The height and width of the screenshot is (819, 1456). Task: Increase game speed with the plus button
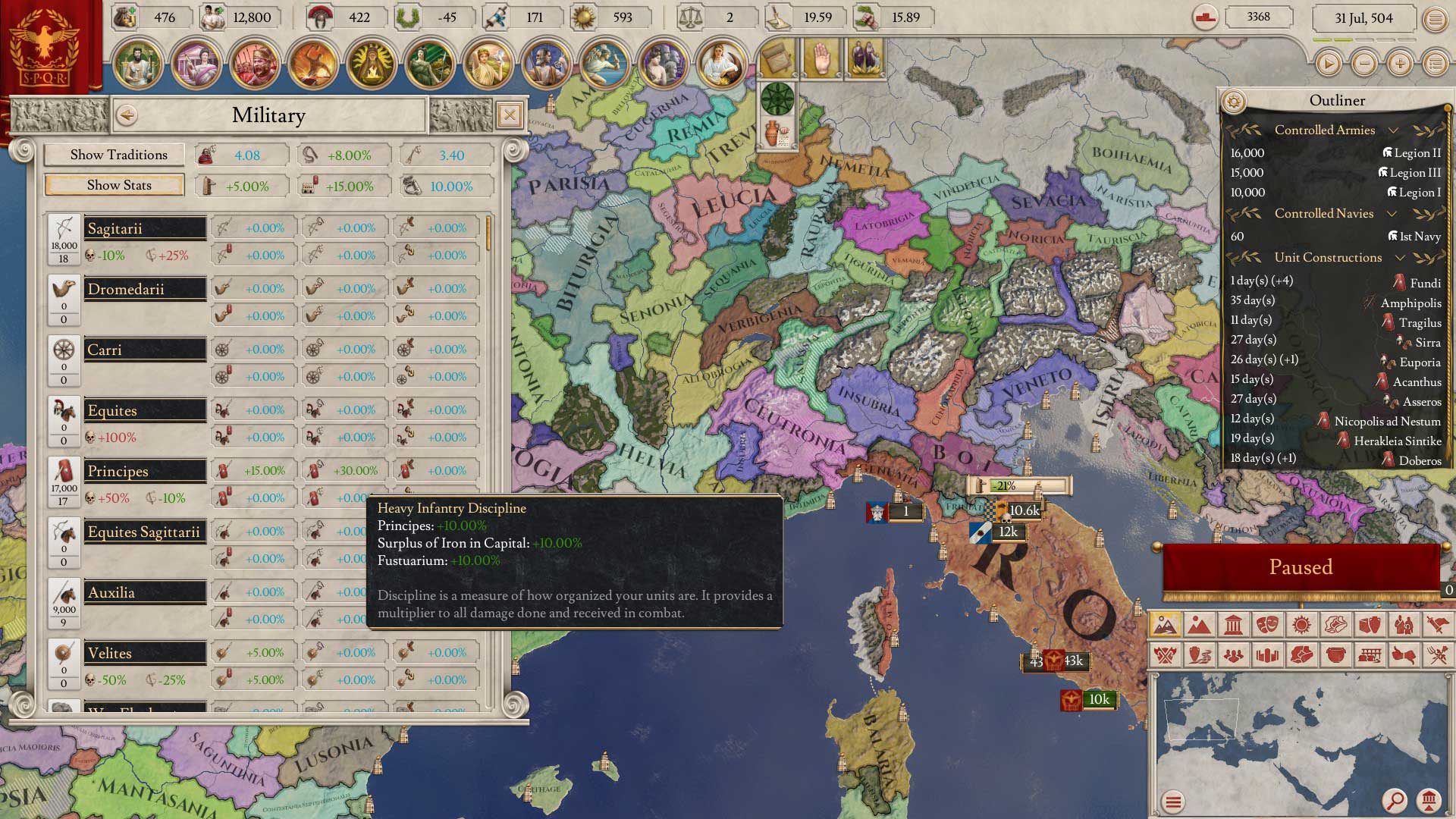tap(1400, 64)
